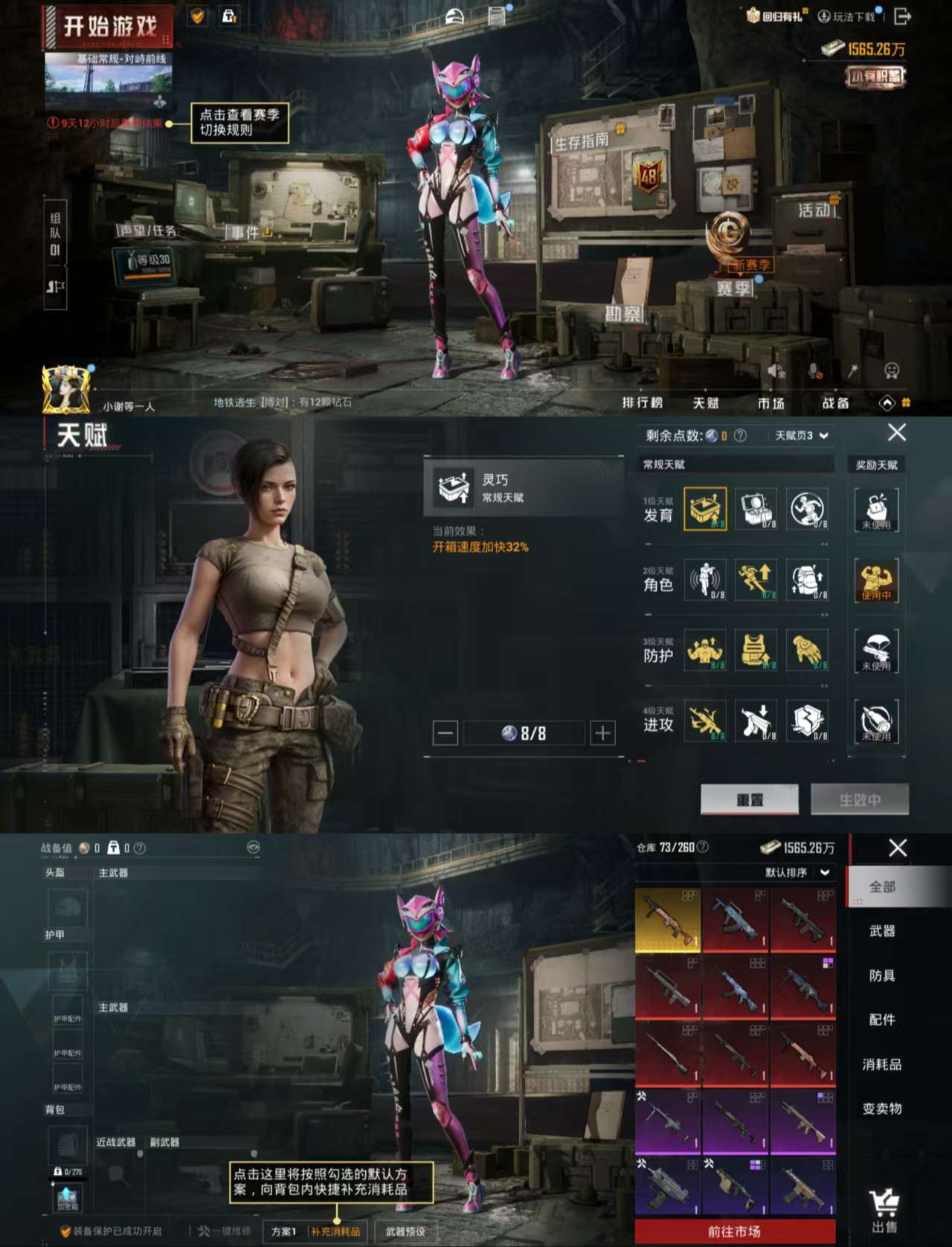The width and height of the screenshot is (952, 1247).
Task: Click the 开始游戏 start game button
Action: 109,28
